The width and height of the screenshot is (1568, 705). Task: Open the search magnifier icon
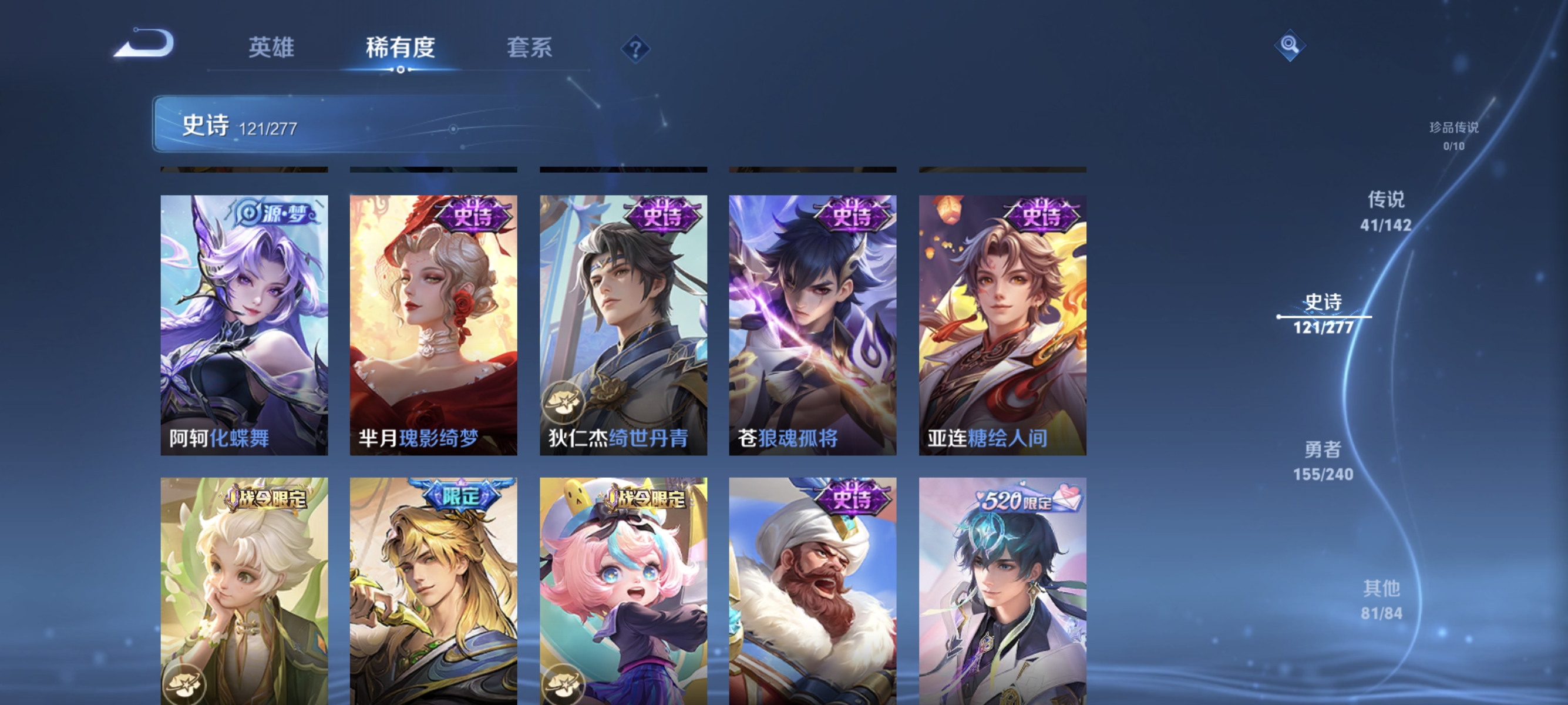coord(1291,44)
